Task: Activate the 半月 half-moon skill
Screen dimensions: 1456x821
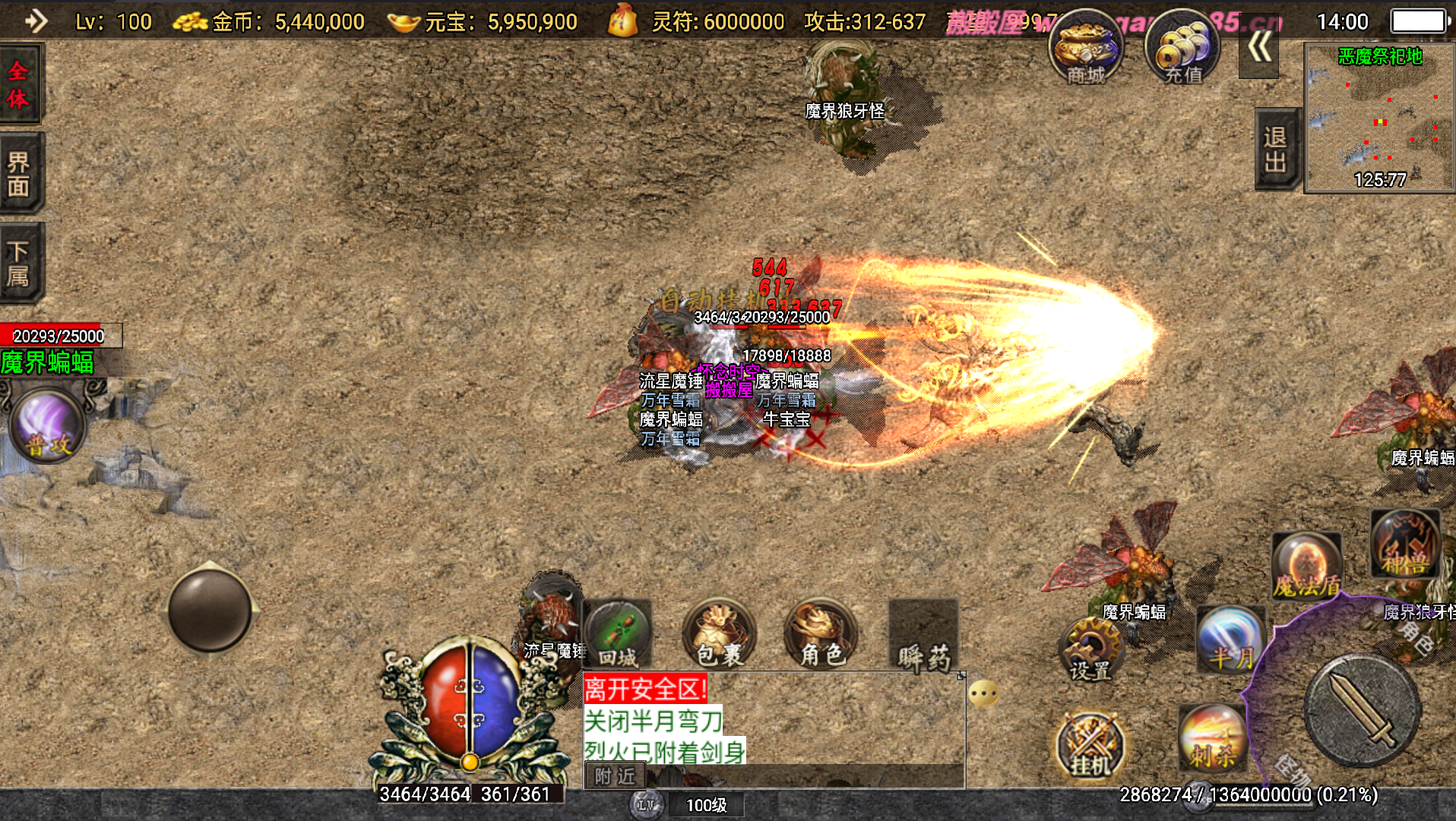Action: pyautogui.click(x=1230, y=639)
